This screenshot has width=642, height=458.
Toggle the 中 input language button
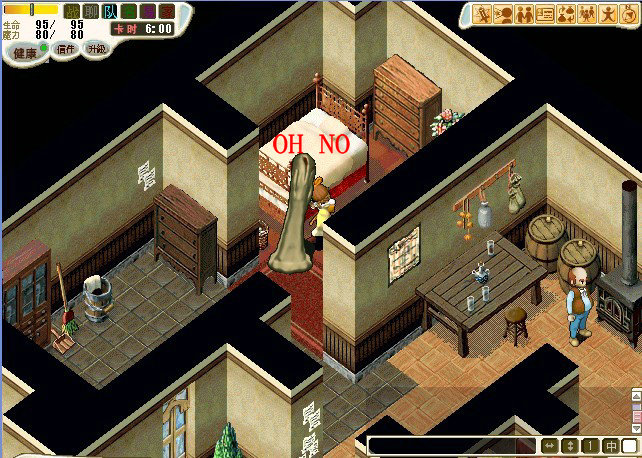[610, 445]
